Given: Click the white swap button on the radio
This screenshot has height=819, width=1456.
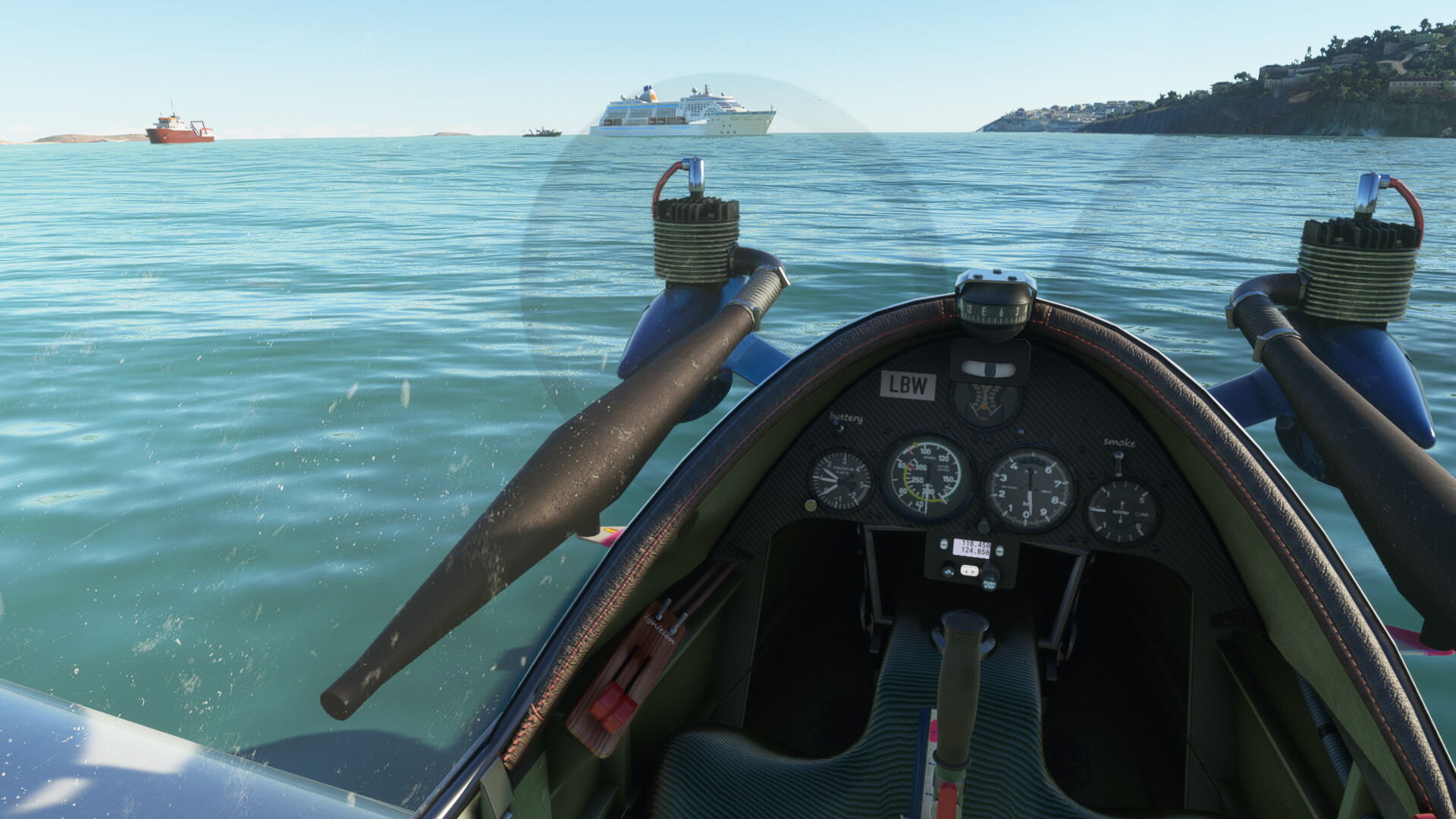Looking at the screenshot, I should (x=969, y=571).
